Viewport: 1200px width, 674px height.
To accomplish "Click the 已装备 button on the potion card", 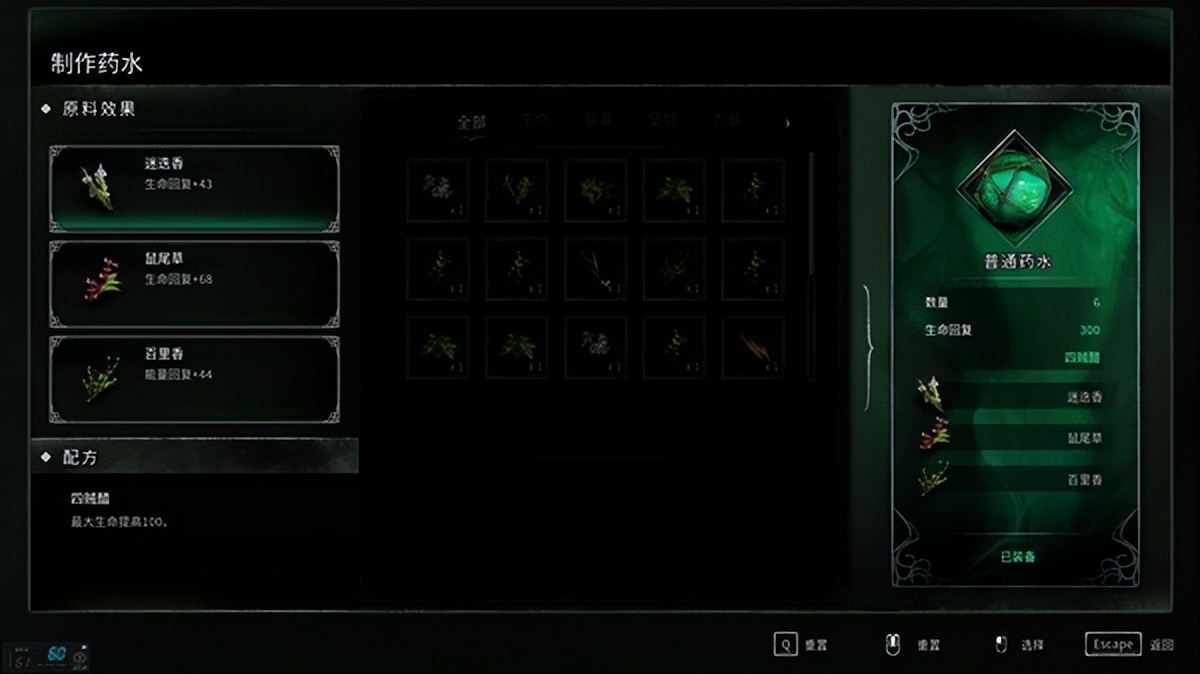I will (x=1017, y=555).
